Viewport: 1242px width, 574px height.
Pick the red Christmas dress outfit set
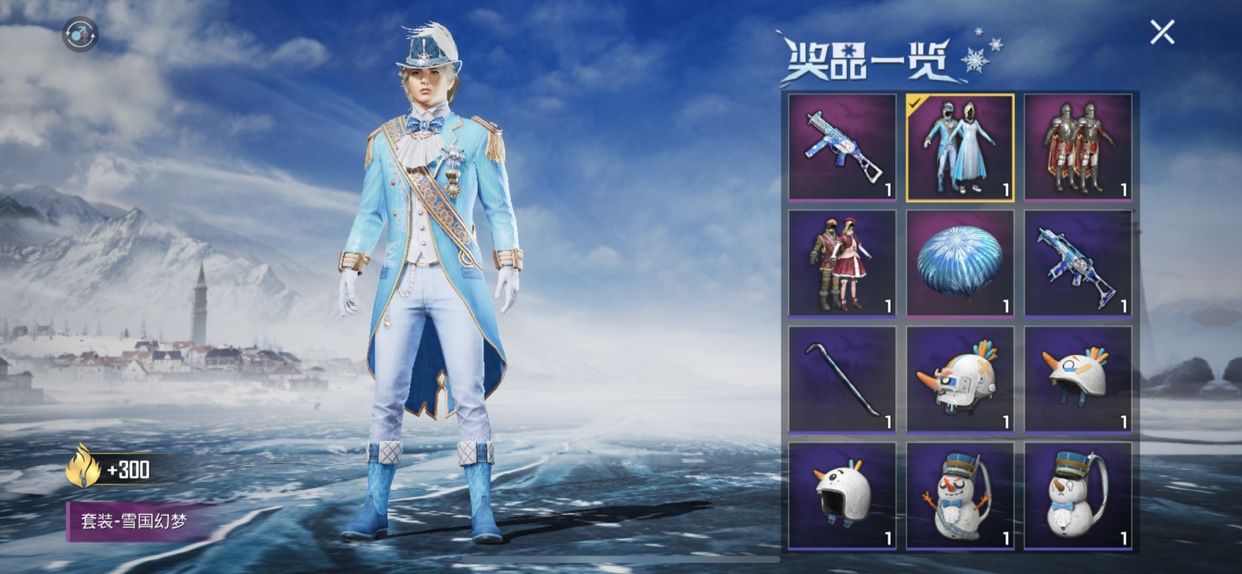pyautogui.click(x=842, y=263)
